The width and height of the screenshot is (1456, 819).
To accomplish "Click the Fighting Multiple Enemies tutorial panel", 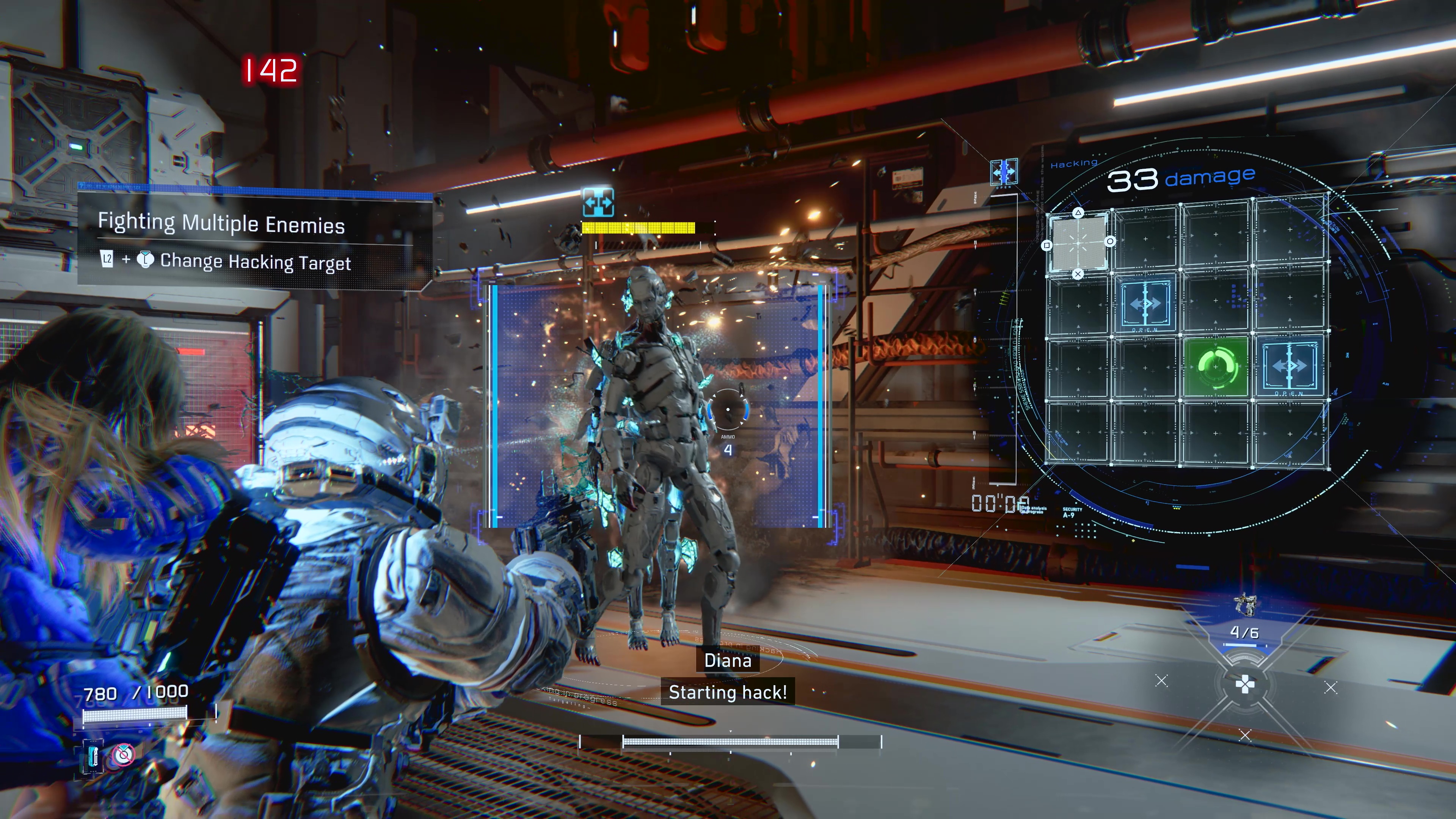I will click(x=254, y=240).
